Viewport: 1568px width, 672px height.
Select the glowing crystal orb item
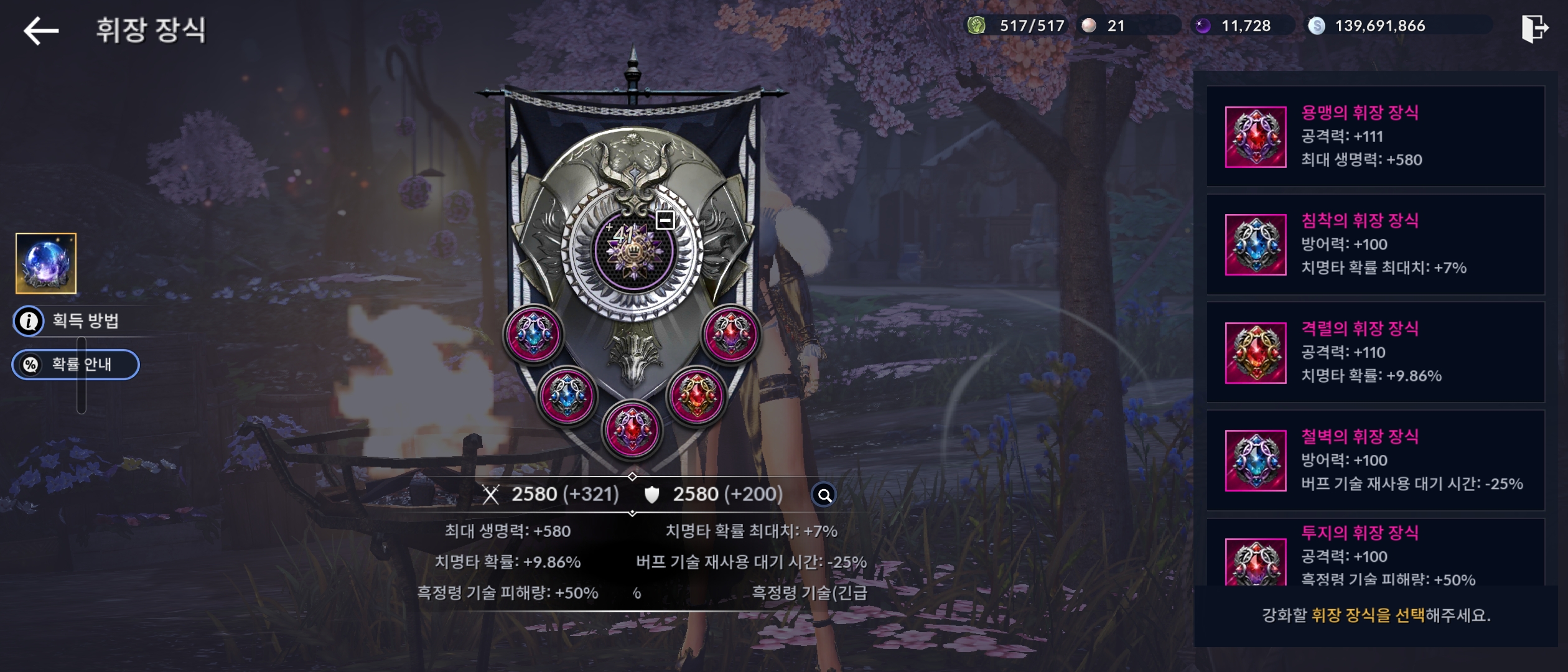pyautogui.click(x=46, y=263)
